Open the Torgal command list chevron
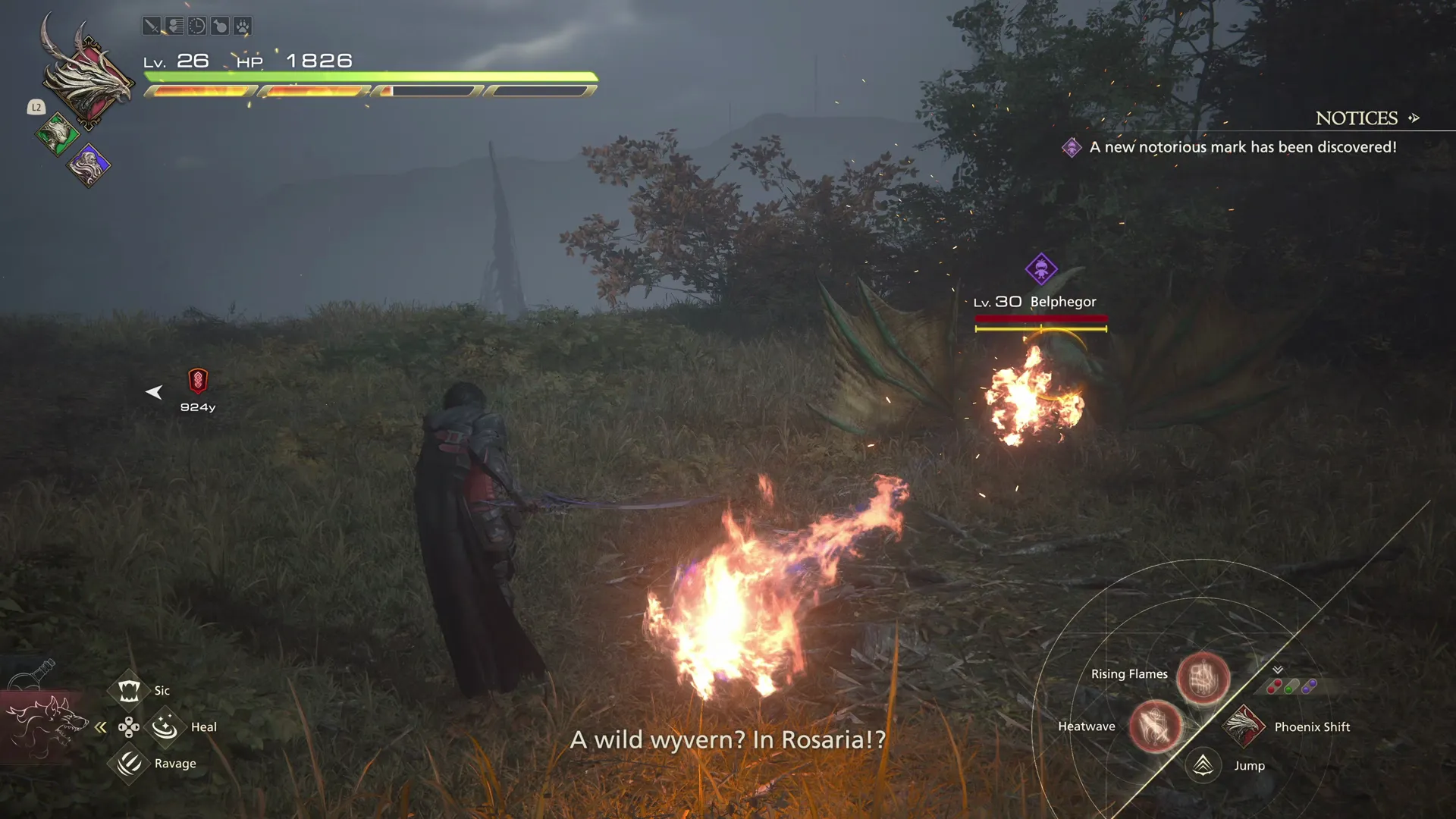The width and height of the screenshot is (1456, 819). (x=101, y=726)
